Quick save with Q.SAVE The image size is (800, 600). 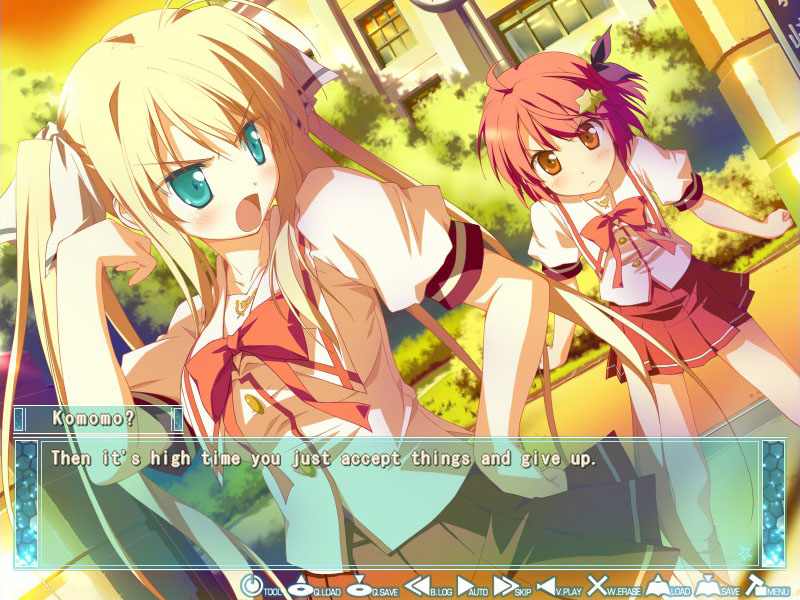tap(362, 586)
